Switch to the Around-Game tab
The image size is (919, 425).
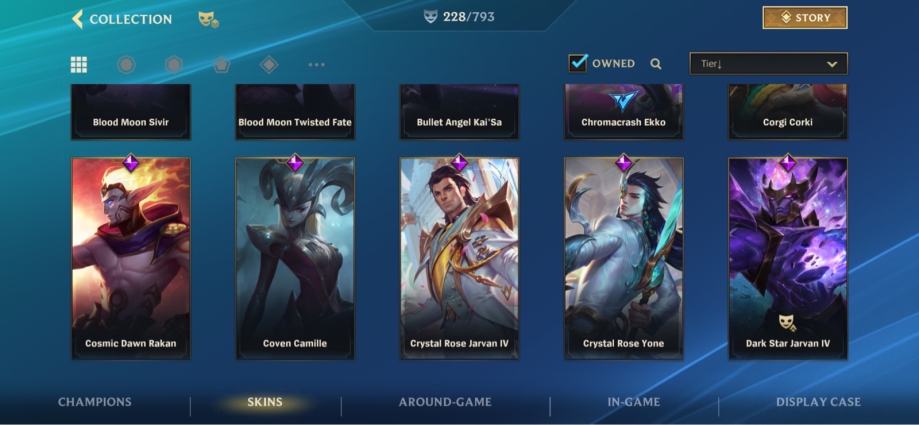[445, 402]
